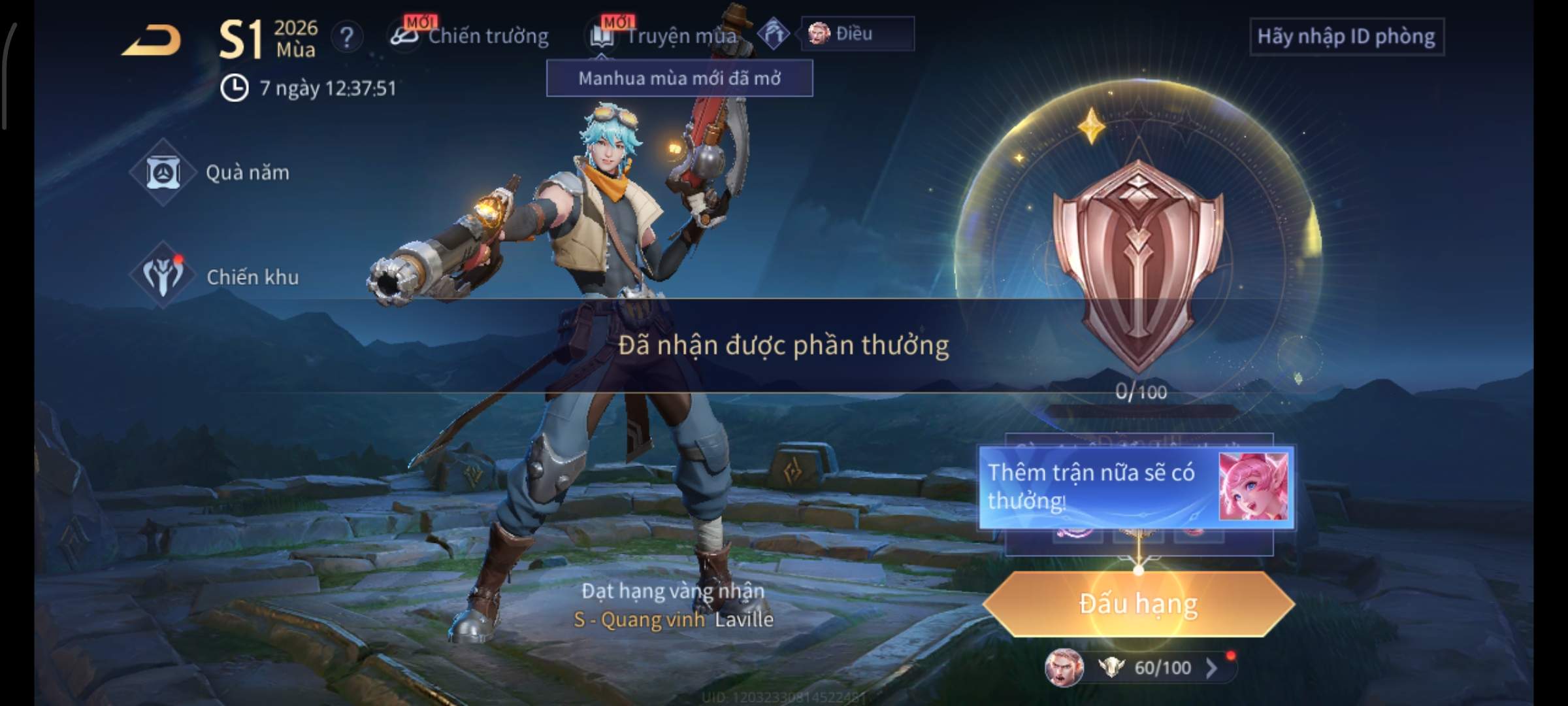This screenshot has height=706, width=1568.
Task: View the S - Quang vinh Laville reward
Action: click(x=673, y=618)
